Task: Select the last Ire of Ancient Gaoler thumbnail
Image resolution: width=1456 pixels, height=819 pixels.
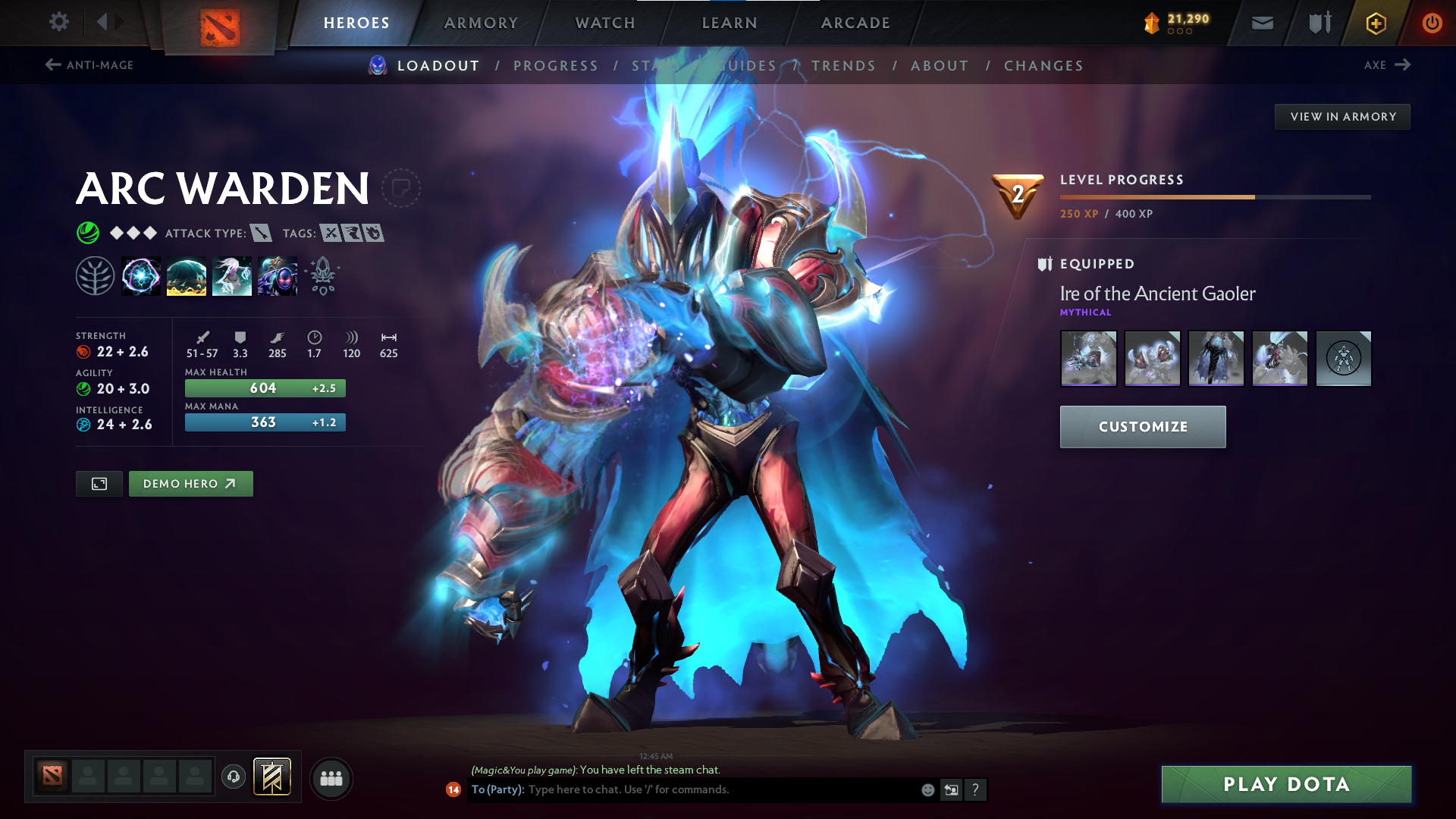Action: 1343,358
